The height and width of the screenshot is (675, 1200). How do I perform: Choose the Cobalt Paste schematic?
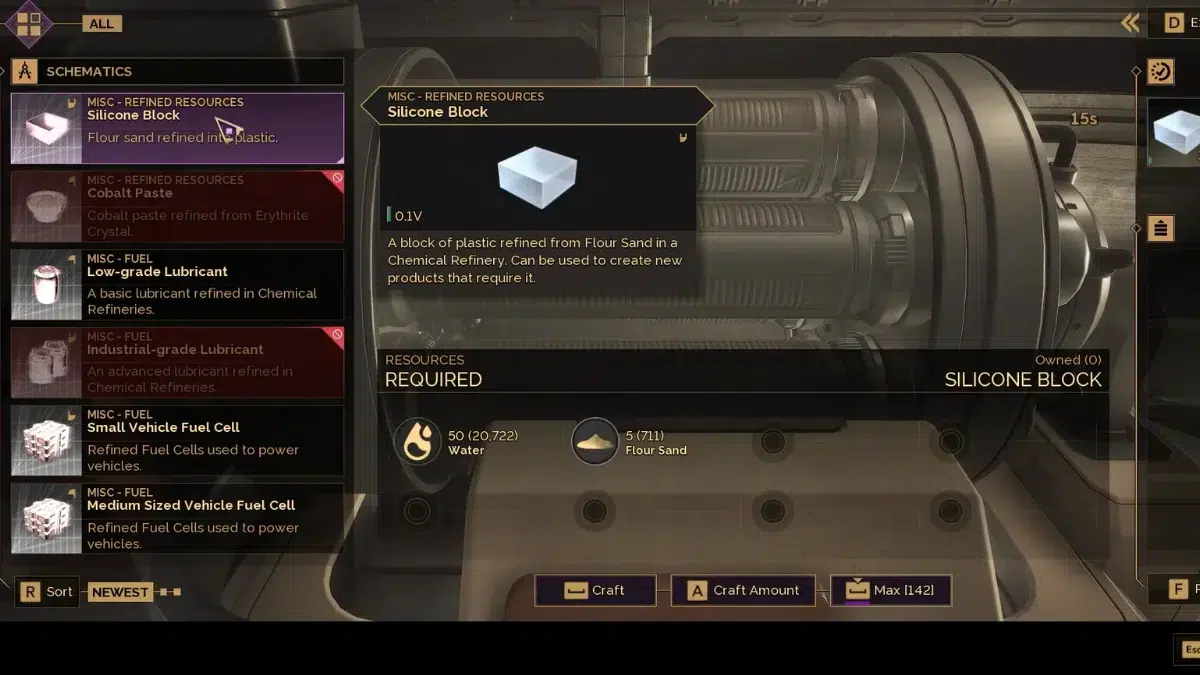point(177,206)
